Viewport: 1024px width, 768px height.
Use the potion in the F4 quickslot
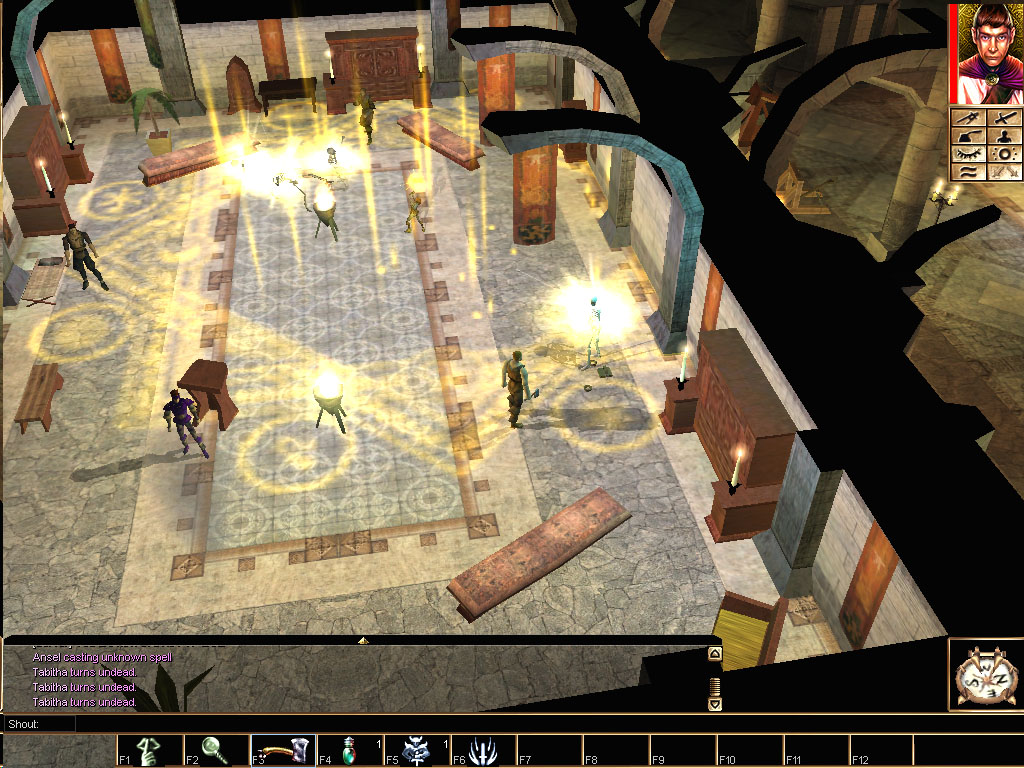pos(350,750)
